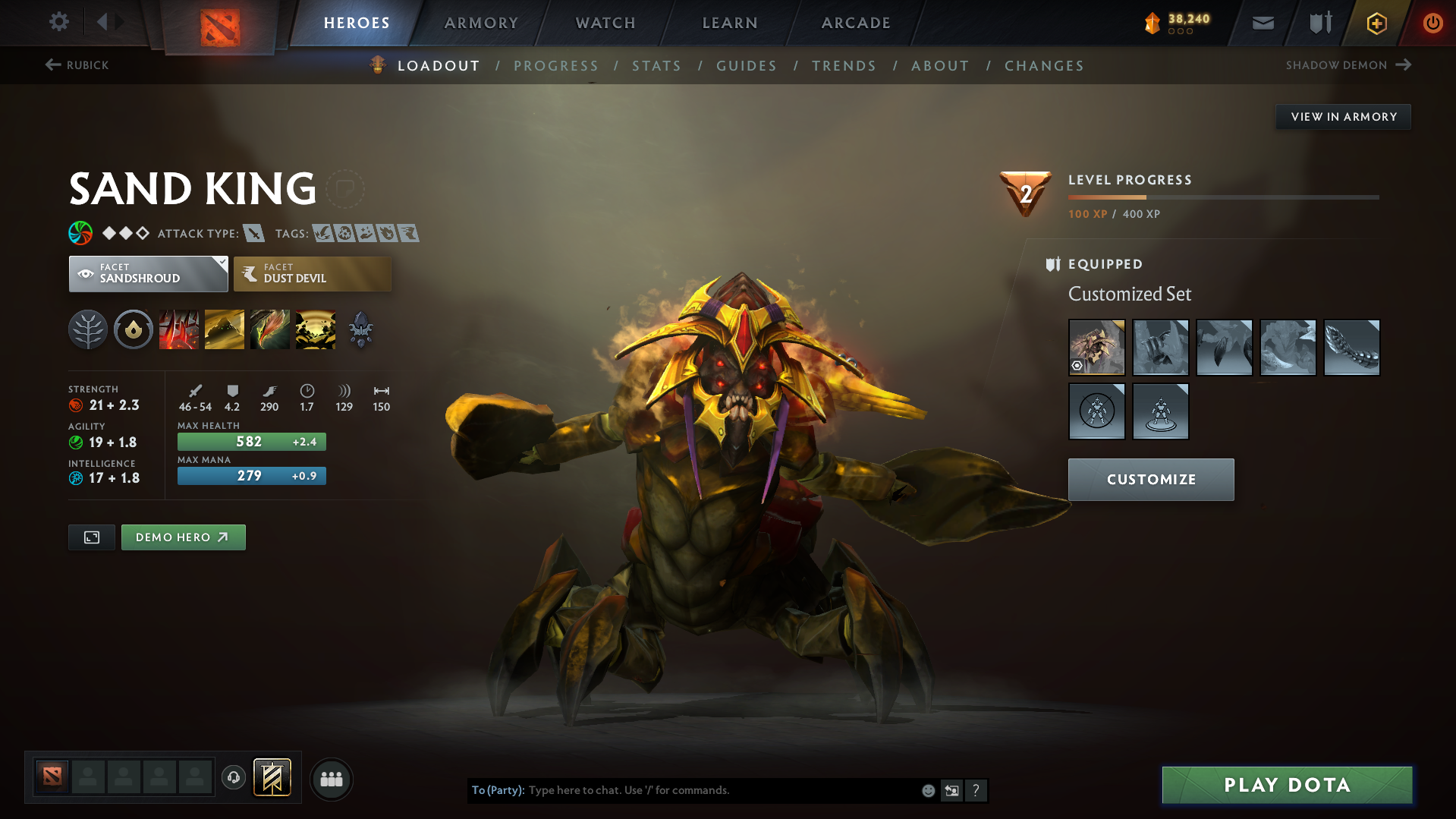Viewport: 1456px width, 819px height.
Task: Select the Dust Devil facet
Action: tap(312, 274)
